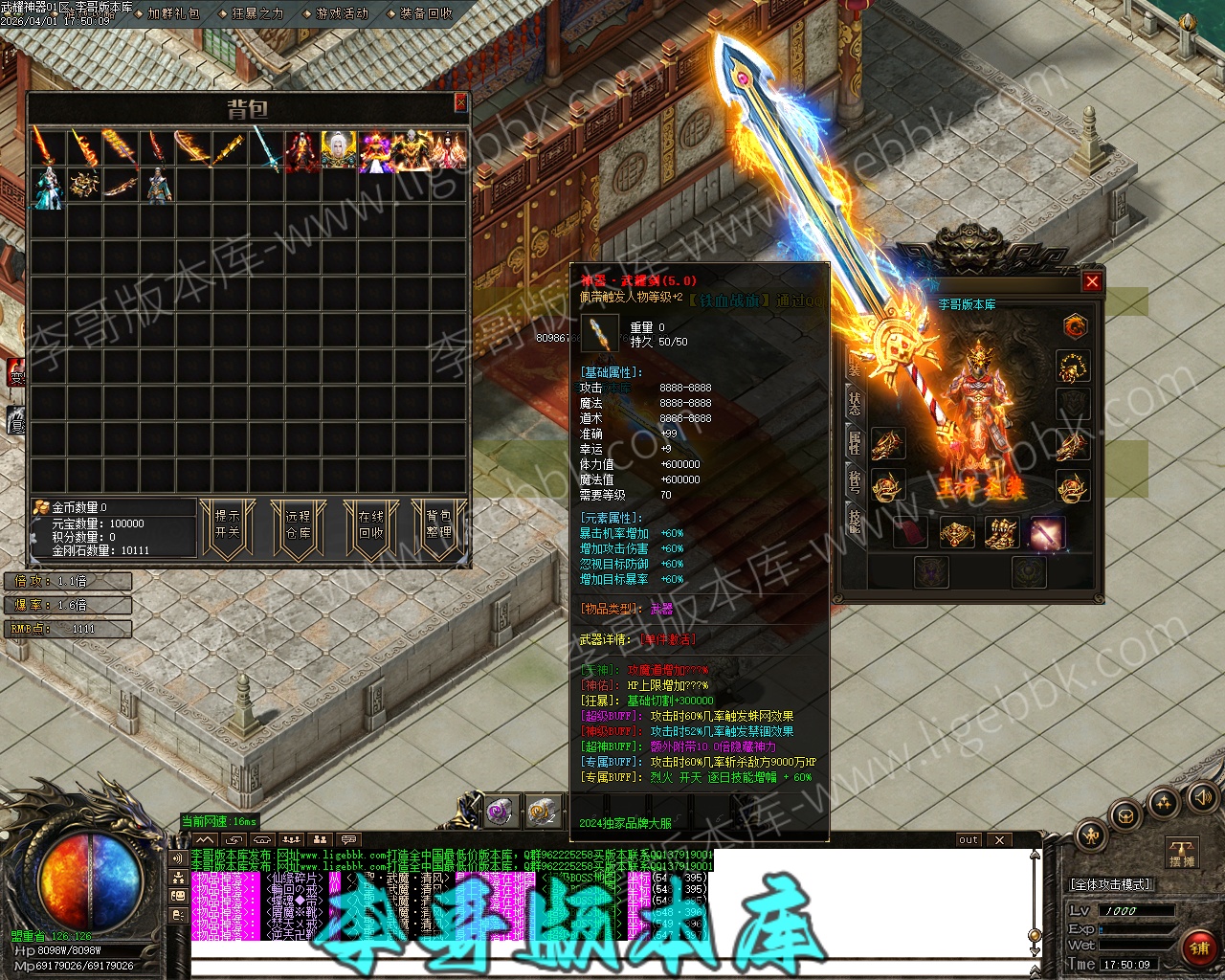Click the chat panel's out button

[969, 840]
